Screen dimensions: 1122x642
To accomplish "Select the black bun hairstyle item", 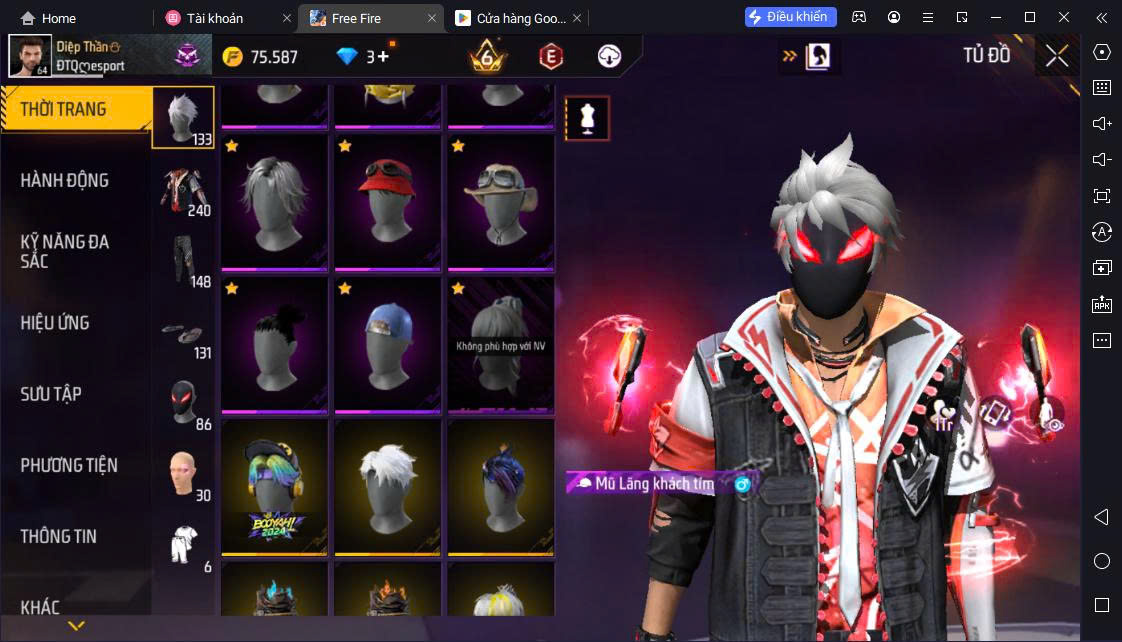I will (x=273, y=343).
